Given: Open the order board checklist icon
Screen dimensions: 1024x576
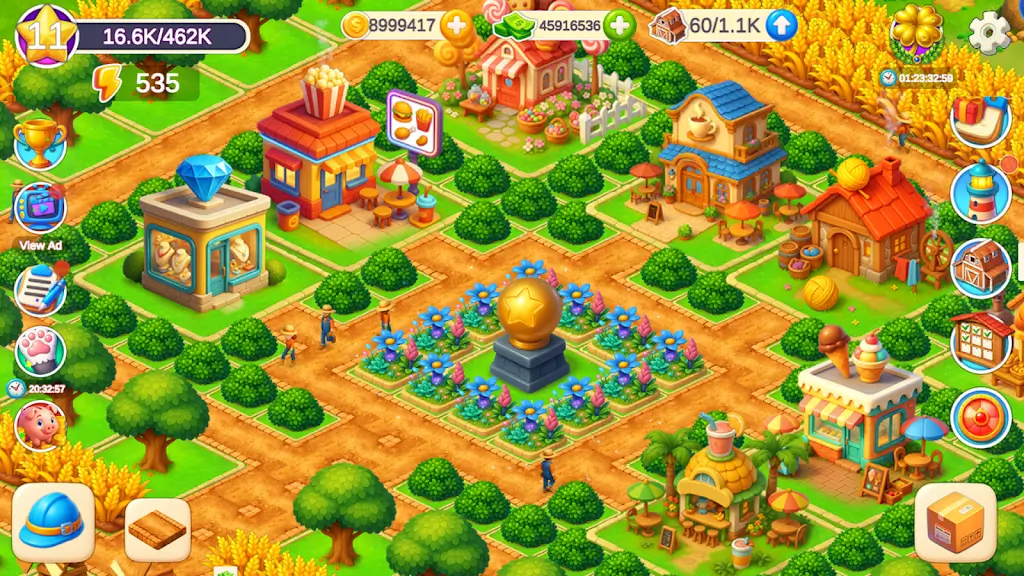Looking at the screenshot, I should tap(980, 341).
